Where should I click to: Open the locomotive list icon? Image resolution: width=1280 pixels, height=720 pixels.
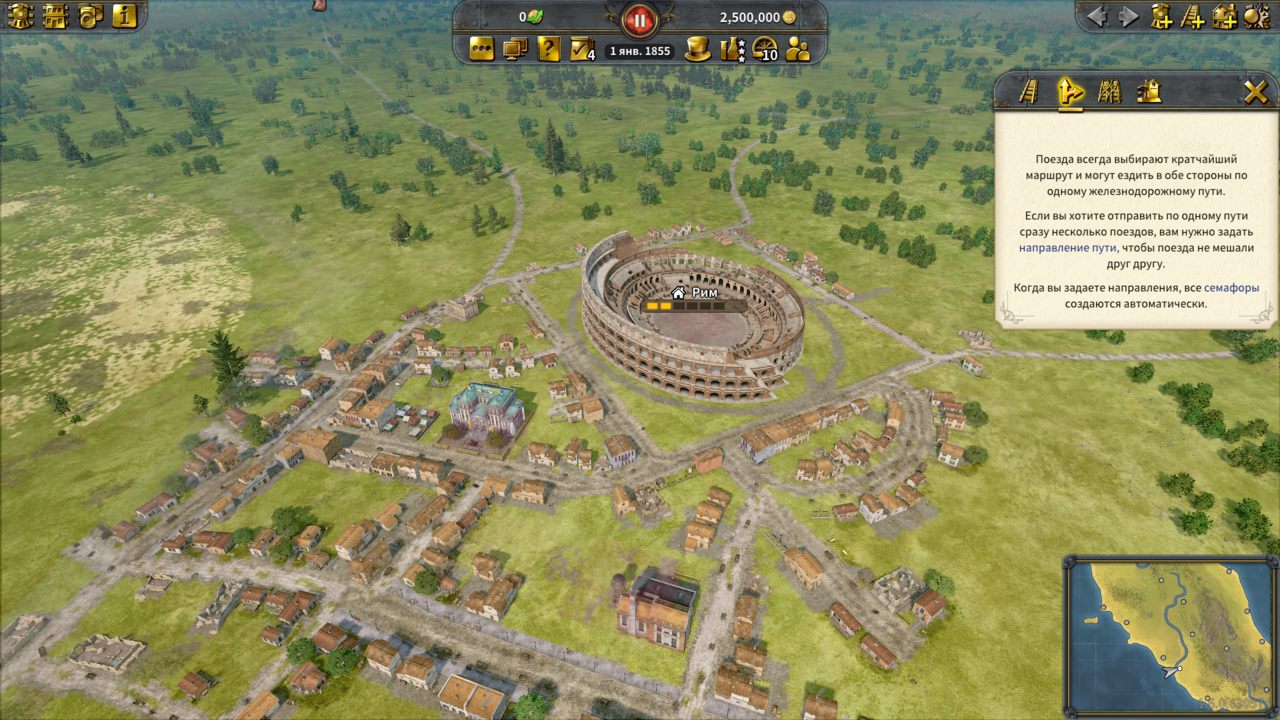20,16
